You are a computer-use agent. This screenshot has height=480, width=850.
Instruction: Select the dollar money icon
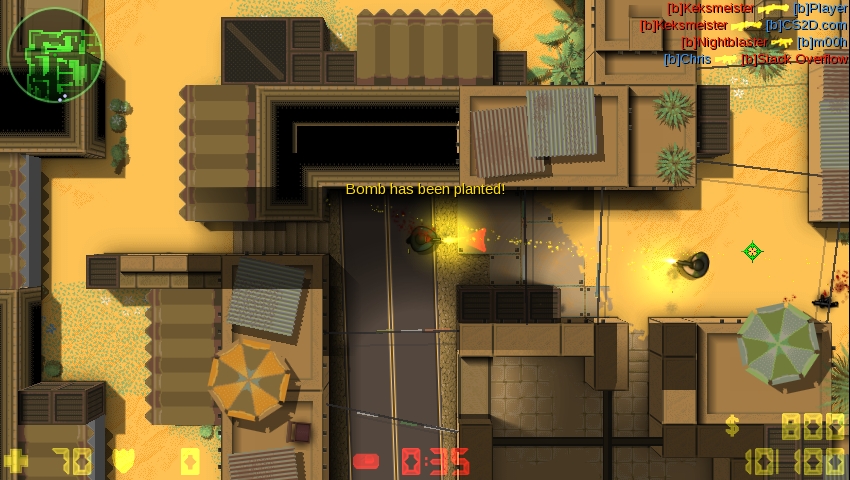733,427
